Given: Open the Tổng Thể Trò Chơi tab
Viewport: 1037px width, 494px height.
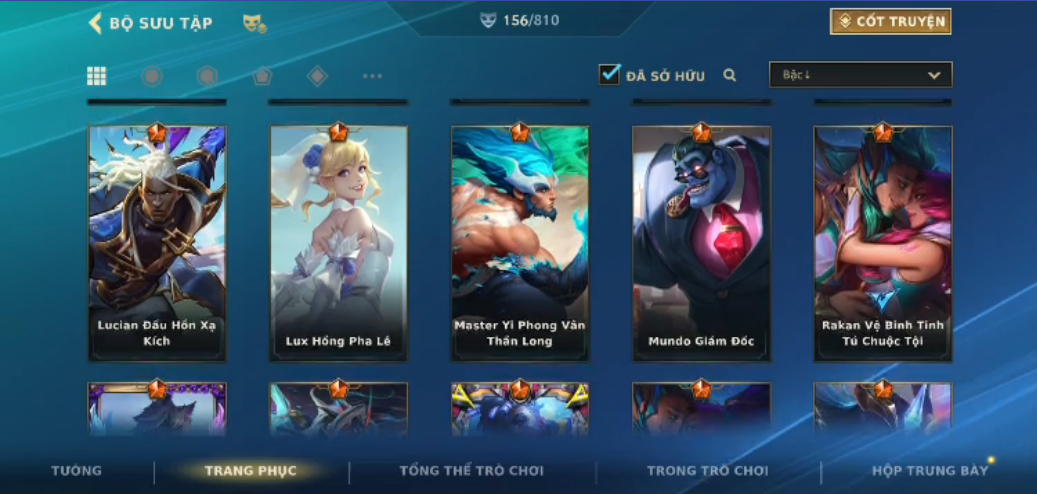Looking at the screenshot, I should pos(471,471).
